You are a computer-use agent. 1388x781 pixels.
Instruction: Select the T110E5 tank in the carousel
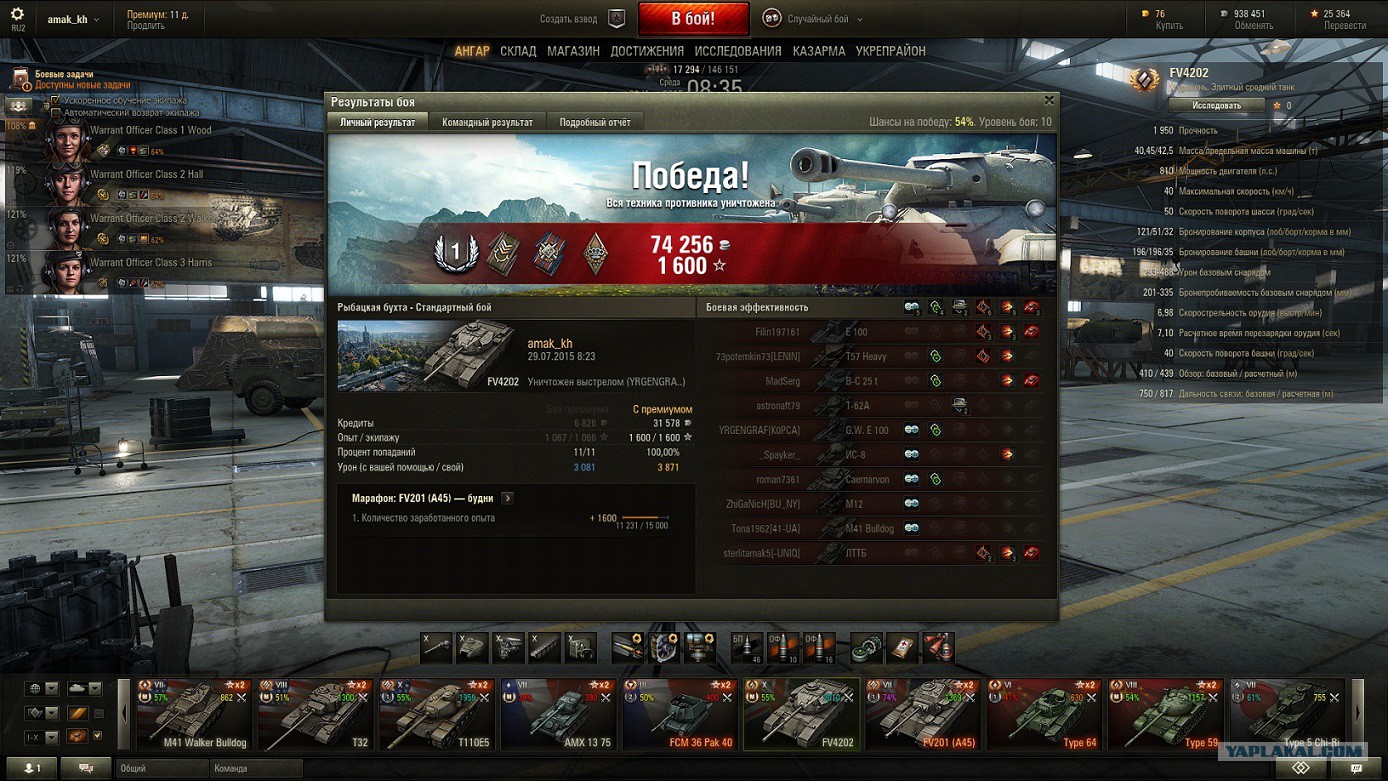(437, 715)
